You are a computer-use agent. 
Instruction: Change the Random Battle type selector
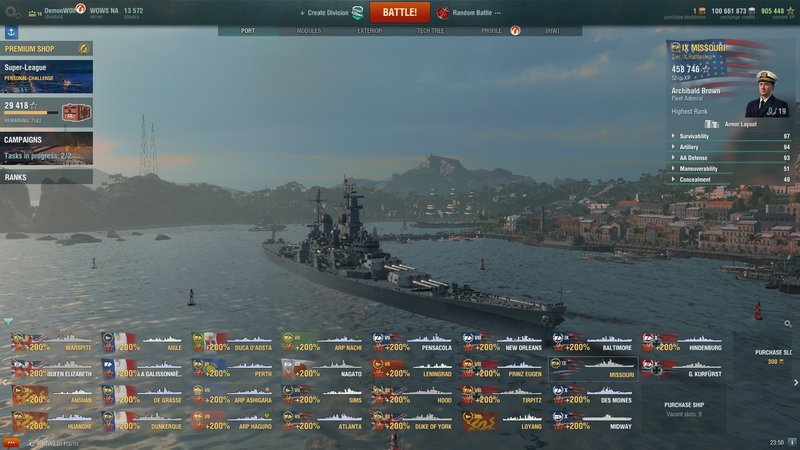[468, 13]
